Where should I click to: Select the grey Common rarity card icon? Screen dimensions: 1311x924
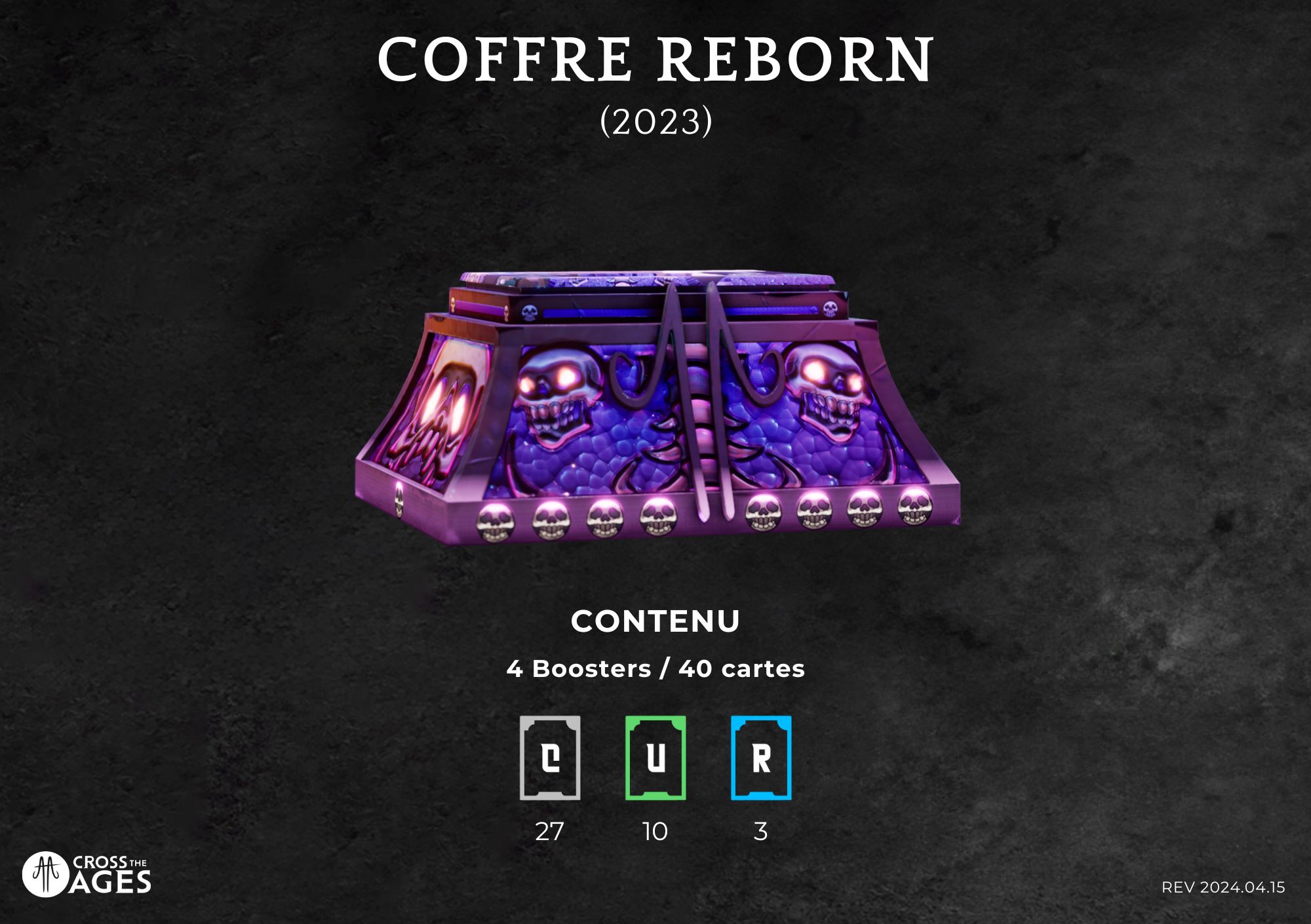550,758
